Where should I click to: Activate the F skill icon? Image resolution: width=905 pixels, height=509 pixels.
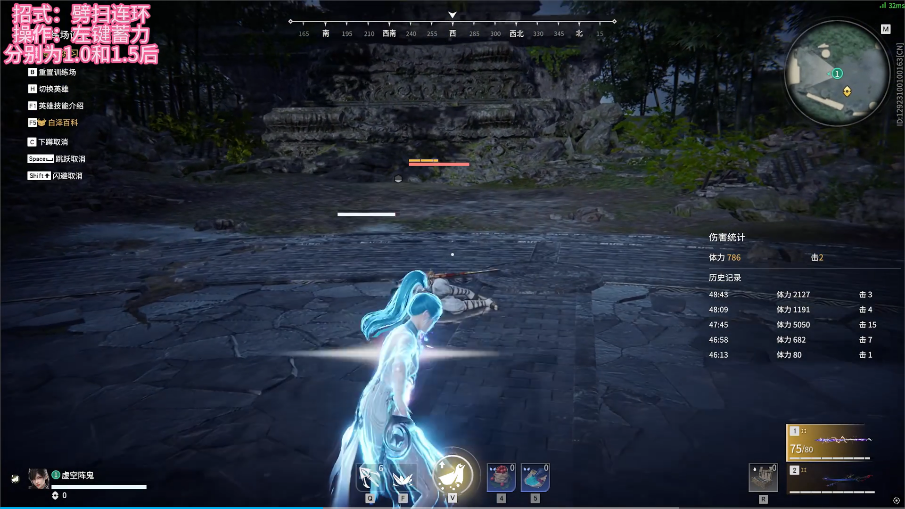[405, 478]
